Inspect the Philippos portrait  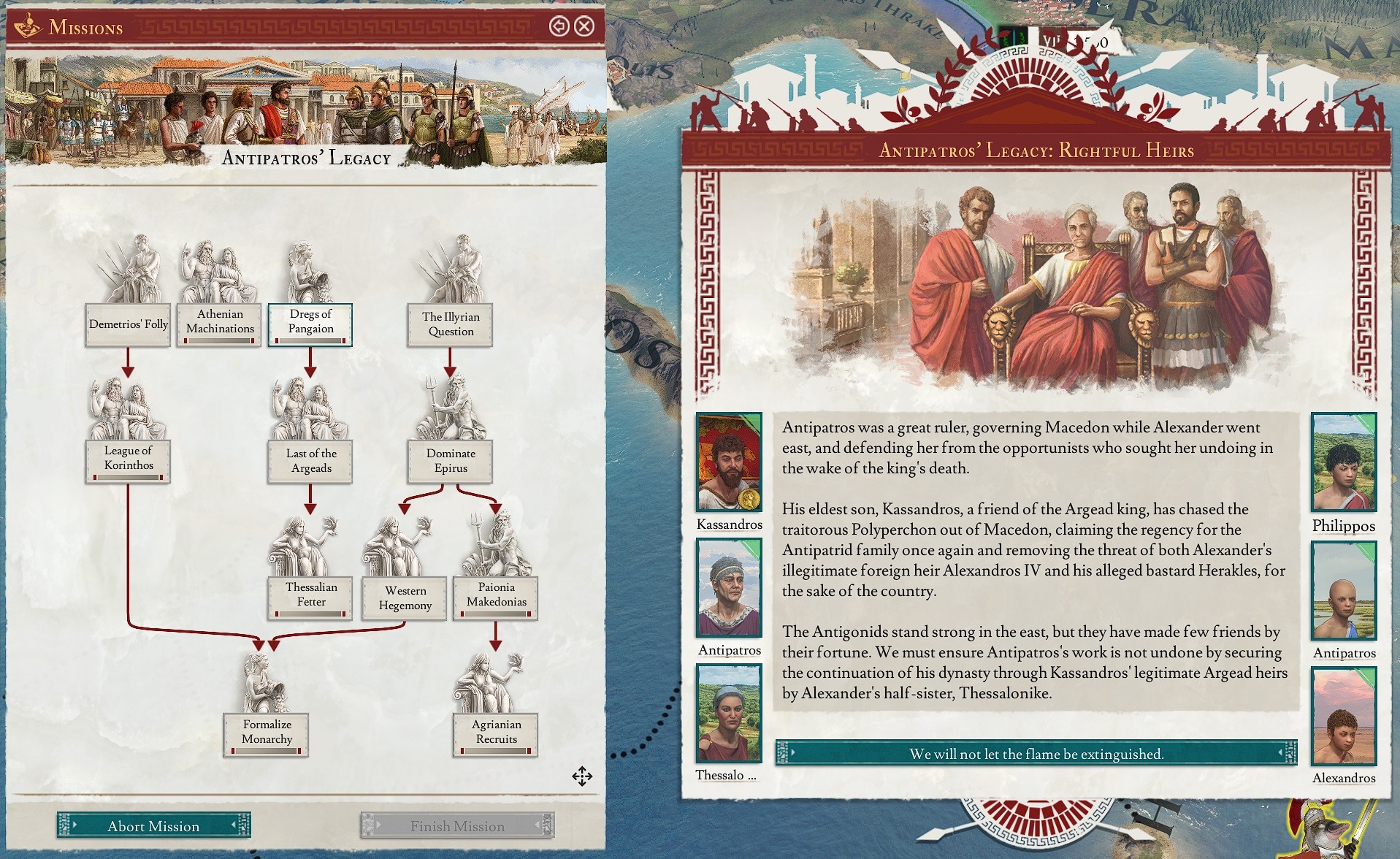point(1344,462)
